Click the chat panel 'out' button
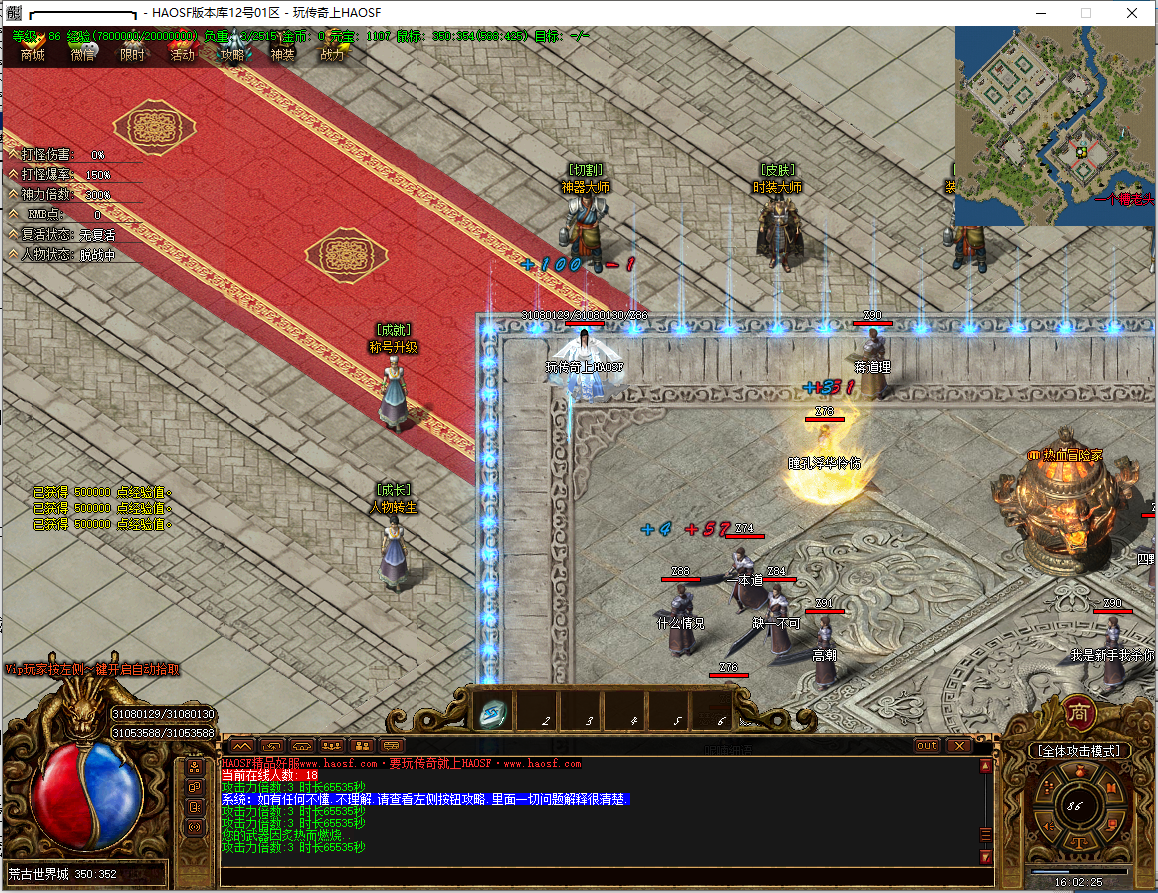Screen dimensions: 1158x893 click(927, 745)
